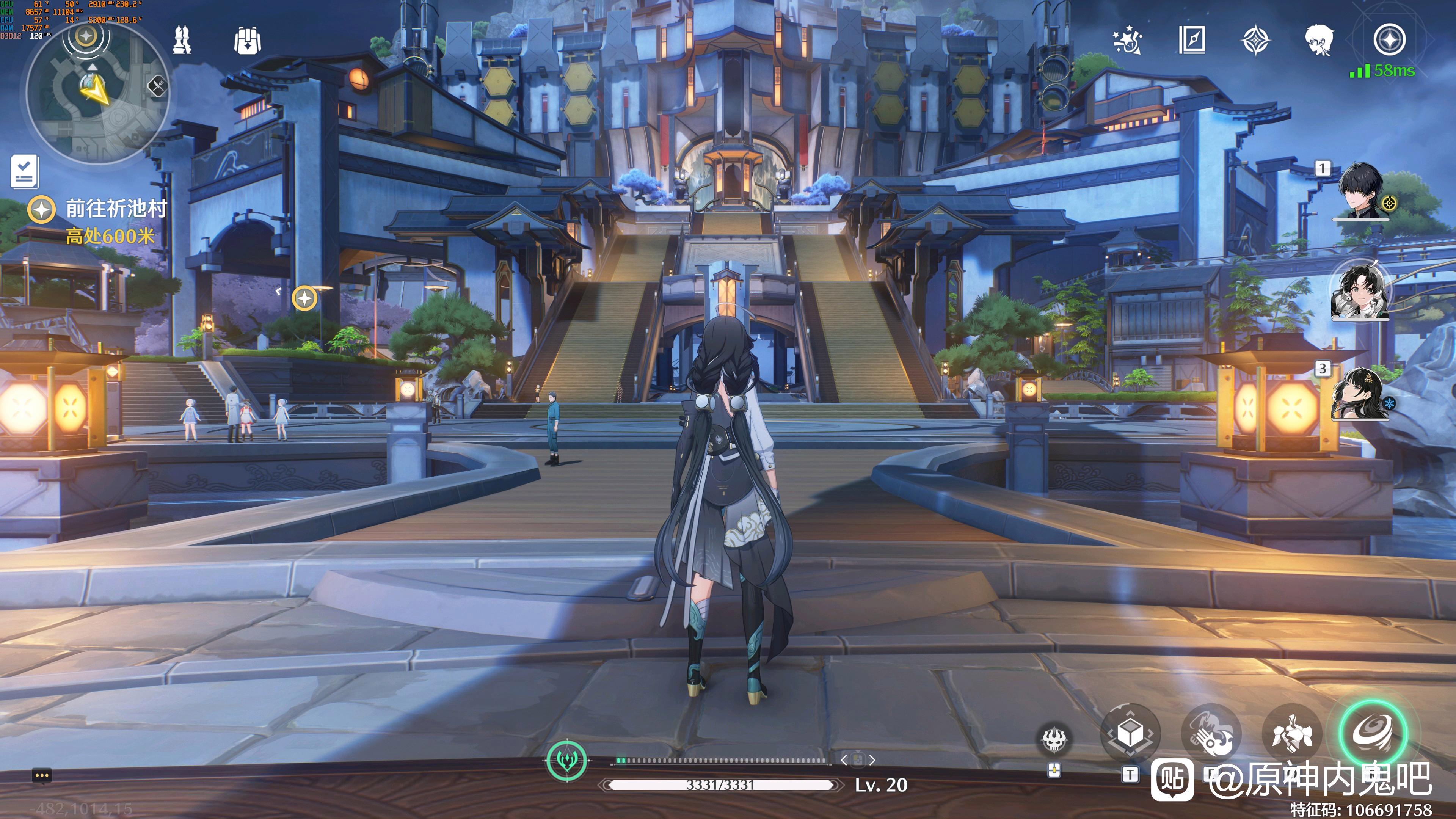1456x819 pixels.
Task: Open the chess pieces icon menu
Action: click(182, 40)
